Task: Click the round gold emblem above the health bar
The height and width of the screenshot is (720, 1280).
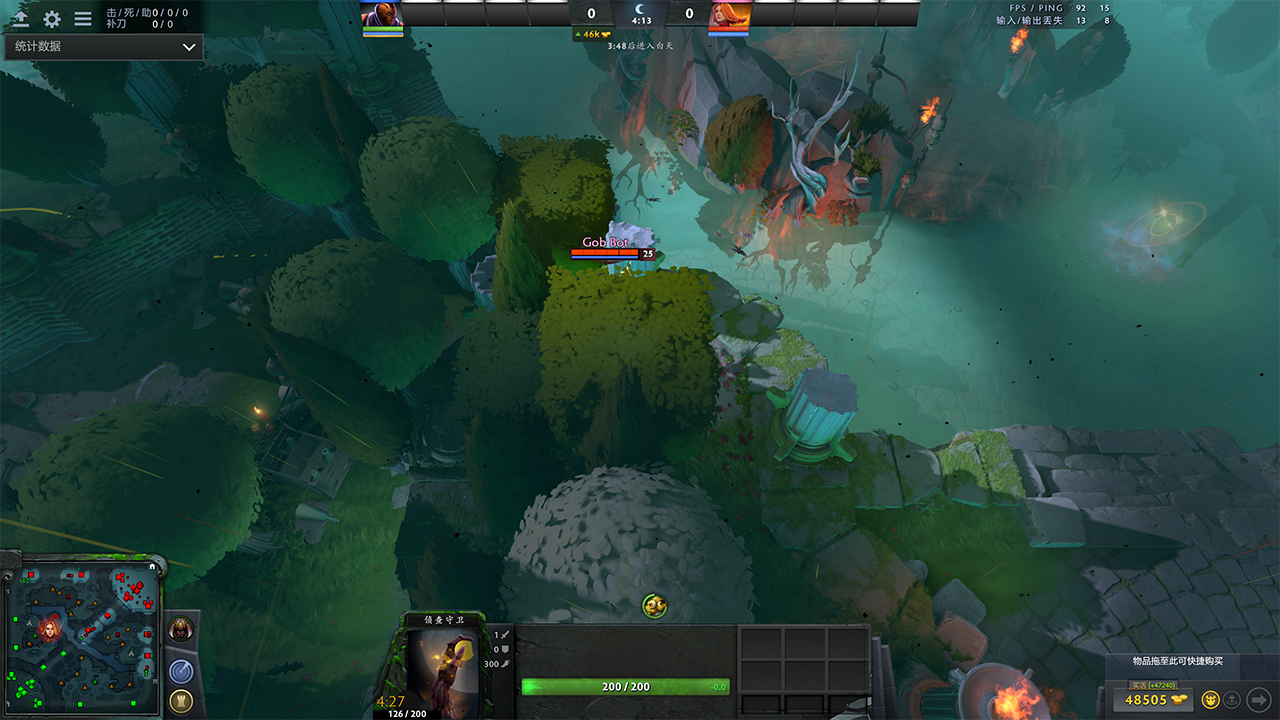Action: coord(654,605)
